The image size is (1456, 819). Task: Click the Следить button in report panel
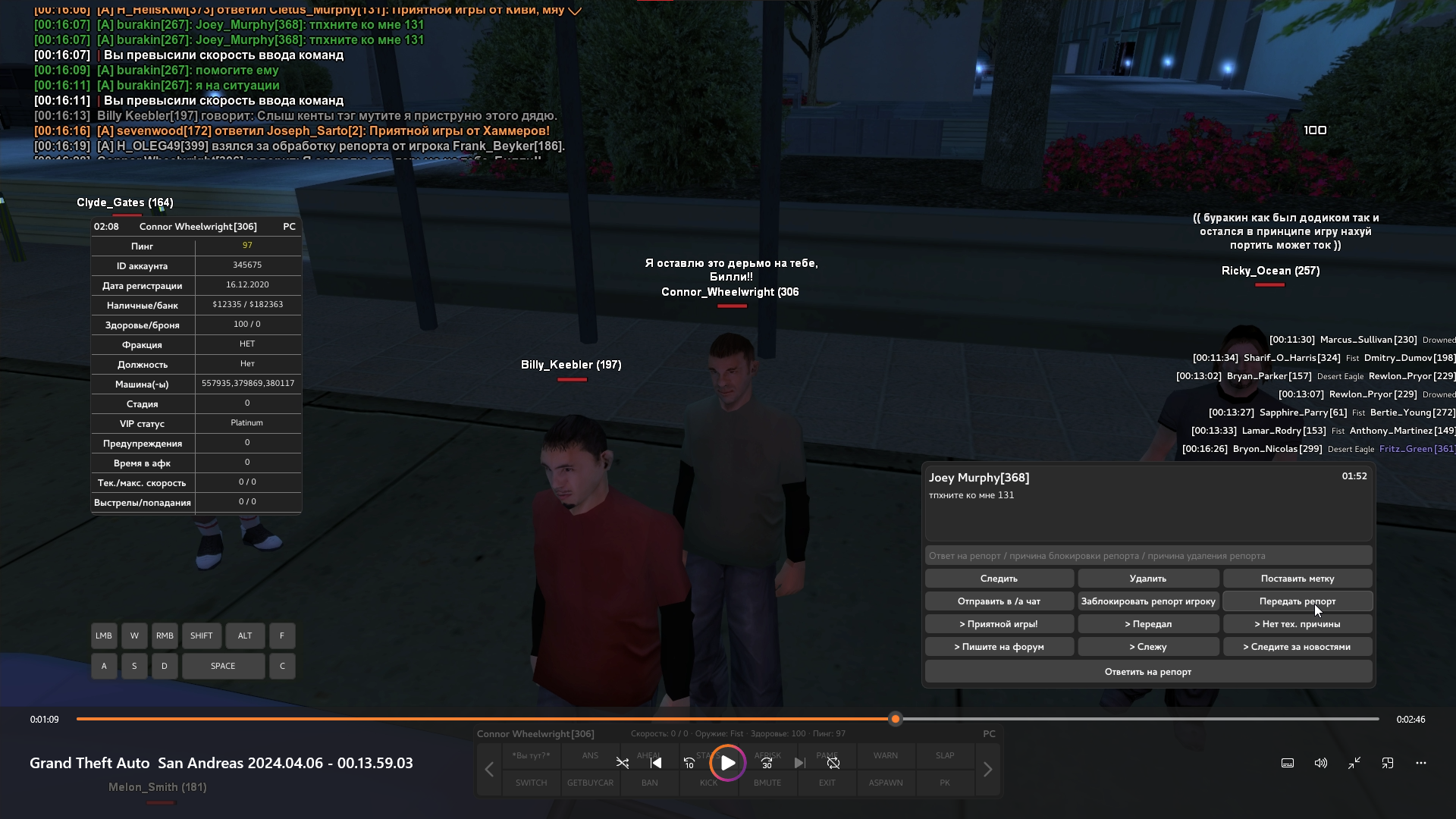click(x=999, y=579)
